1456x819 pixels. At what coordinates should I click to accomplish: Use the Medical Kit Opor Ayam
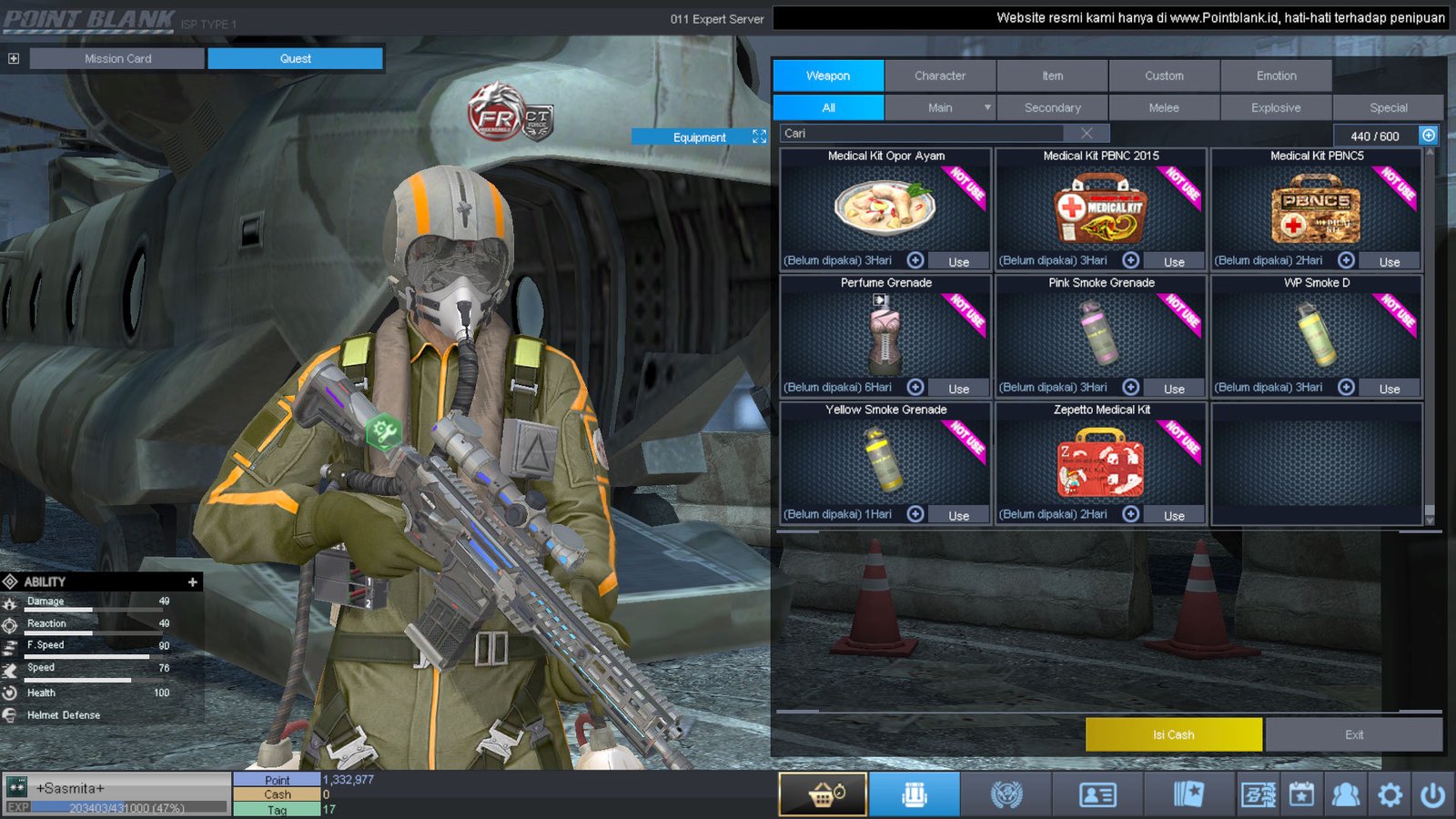[x=958, y=262]
